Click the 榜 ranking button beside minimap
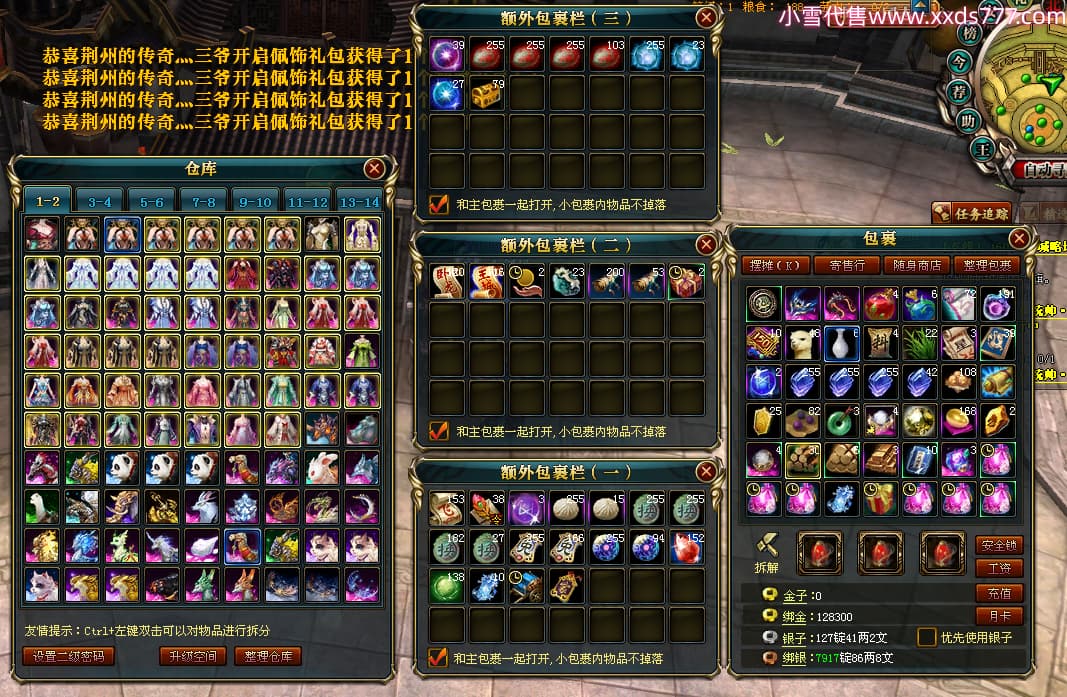The width and height of the screenshot is (1067, 697). click(968, 33)
